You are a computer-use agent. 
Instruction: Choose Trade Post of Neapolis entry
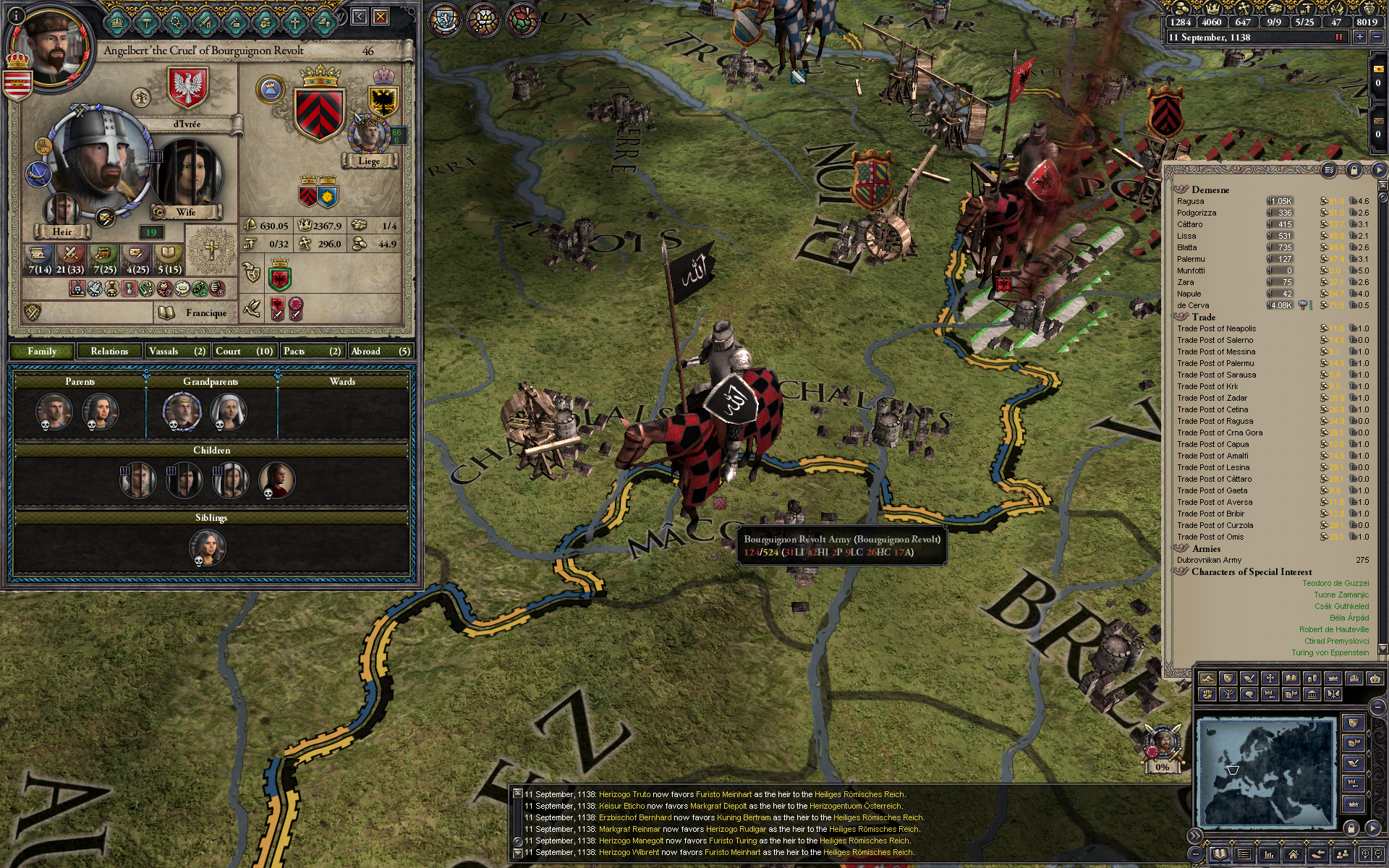[x=1216, y=328]
